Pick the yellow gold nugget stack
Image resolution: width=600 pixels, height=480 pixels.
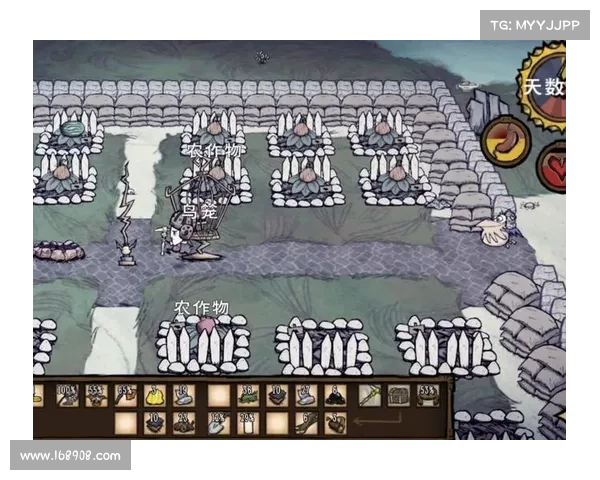pyautogui.click(x=156, y=395)
